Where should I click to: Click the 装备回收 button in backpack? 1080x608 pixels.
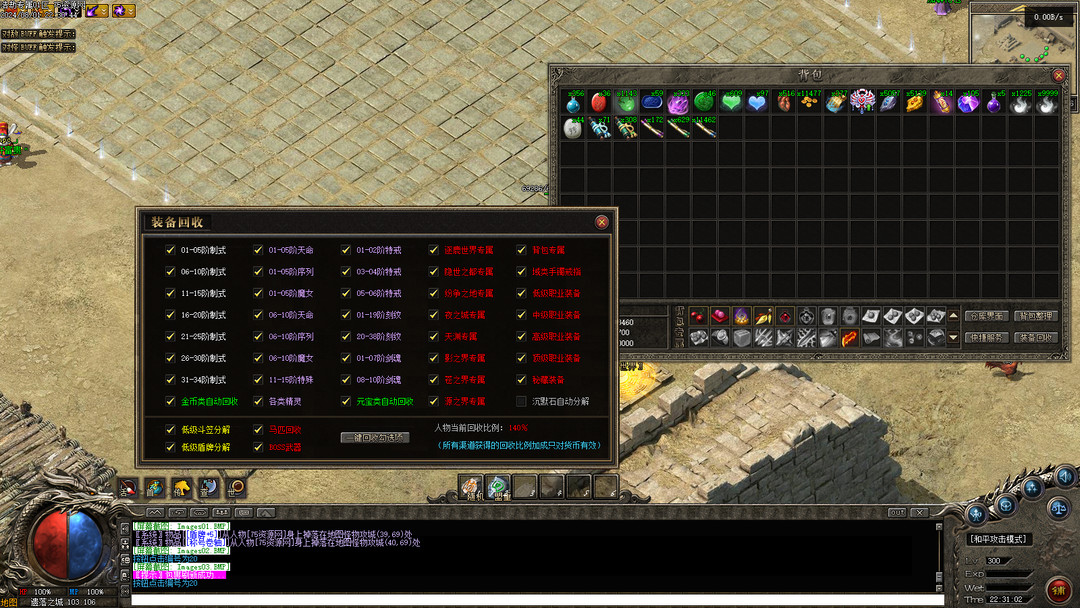(1035, 337)
